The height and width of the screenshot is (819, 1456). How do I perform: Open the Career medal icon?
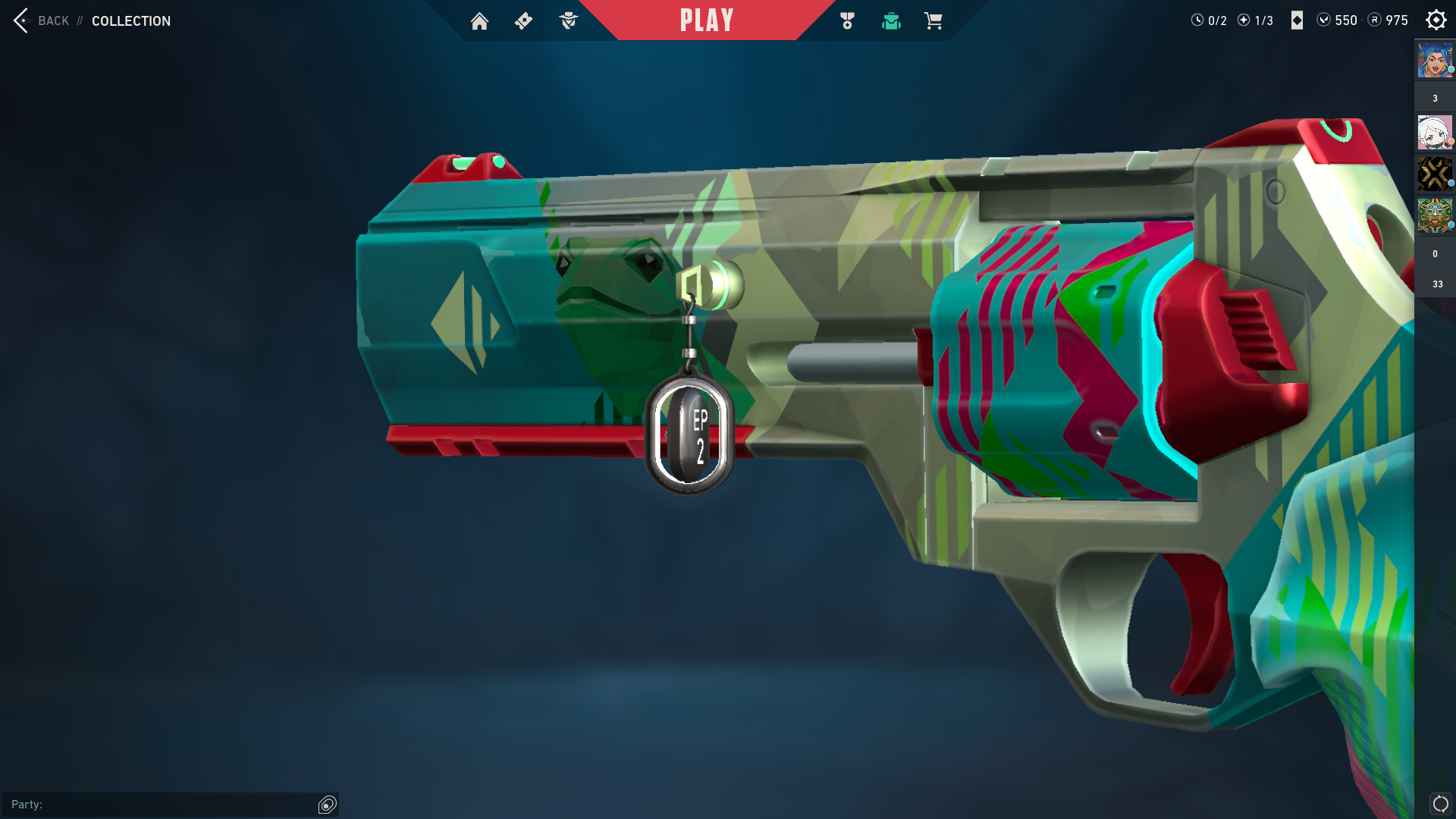(x=847, y=20)
